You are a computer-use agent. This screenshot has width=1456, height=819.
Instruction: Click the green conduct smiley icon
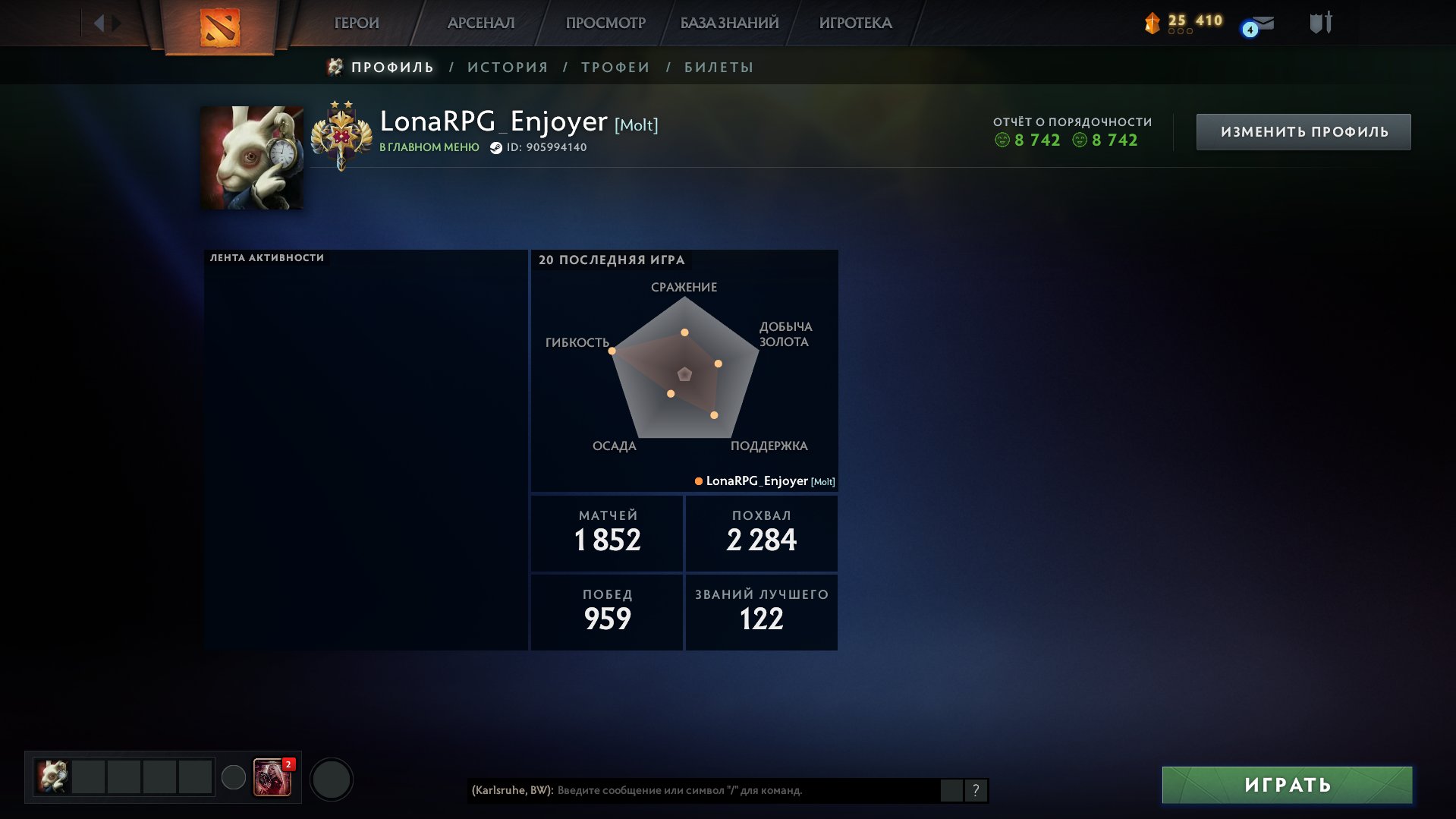point(1004,140)
